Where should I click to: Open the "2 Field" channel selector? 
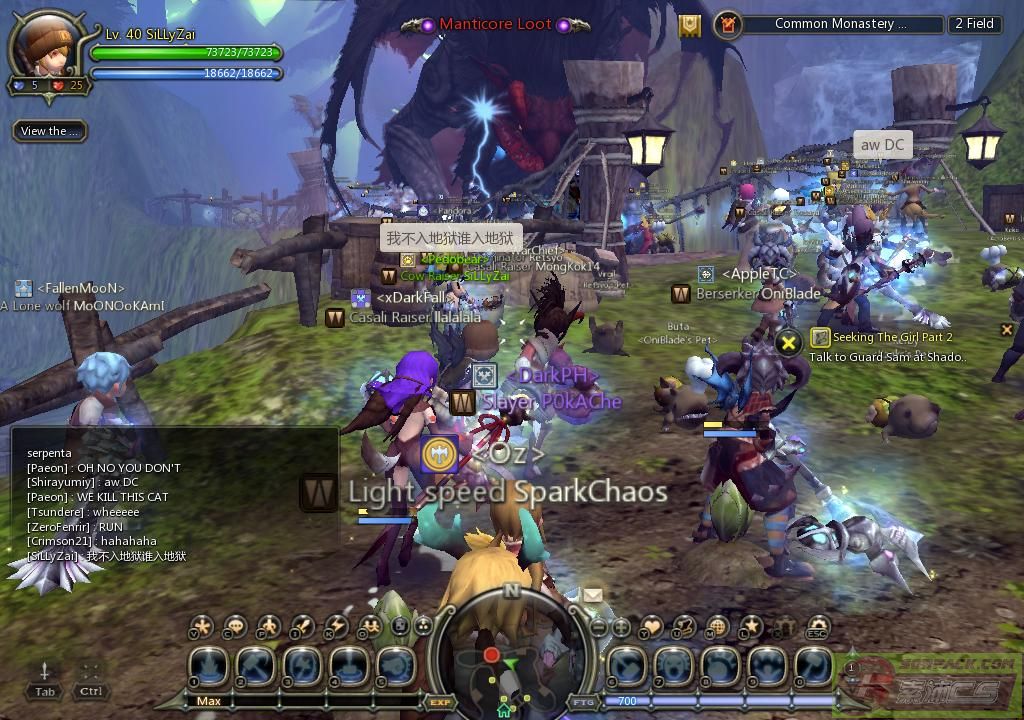pyautogui.click(x=974, y=24)
